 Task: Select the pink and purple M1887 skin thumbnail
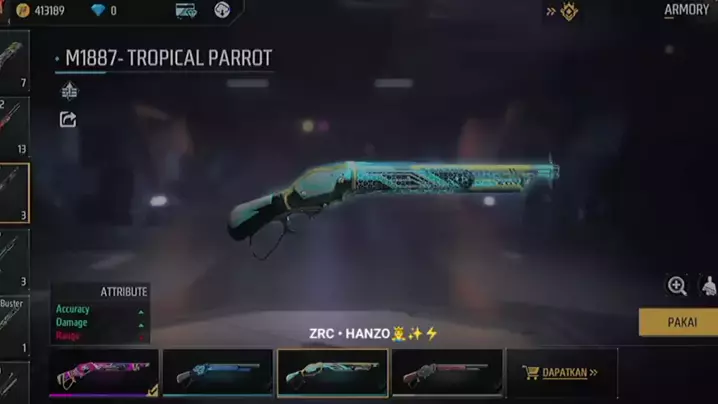(x=104, y=373)
